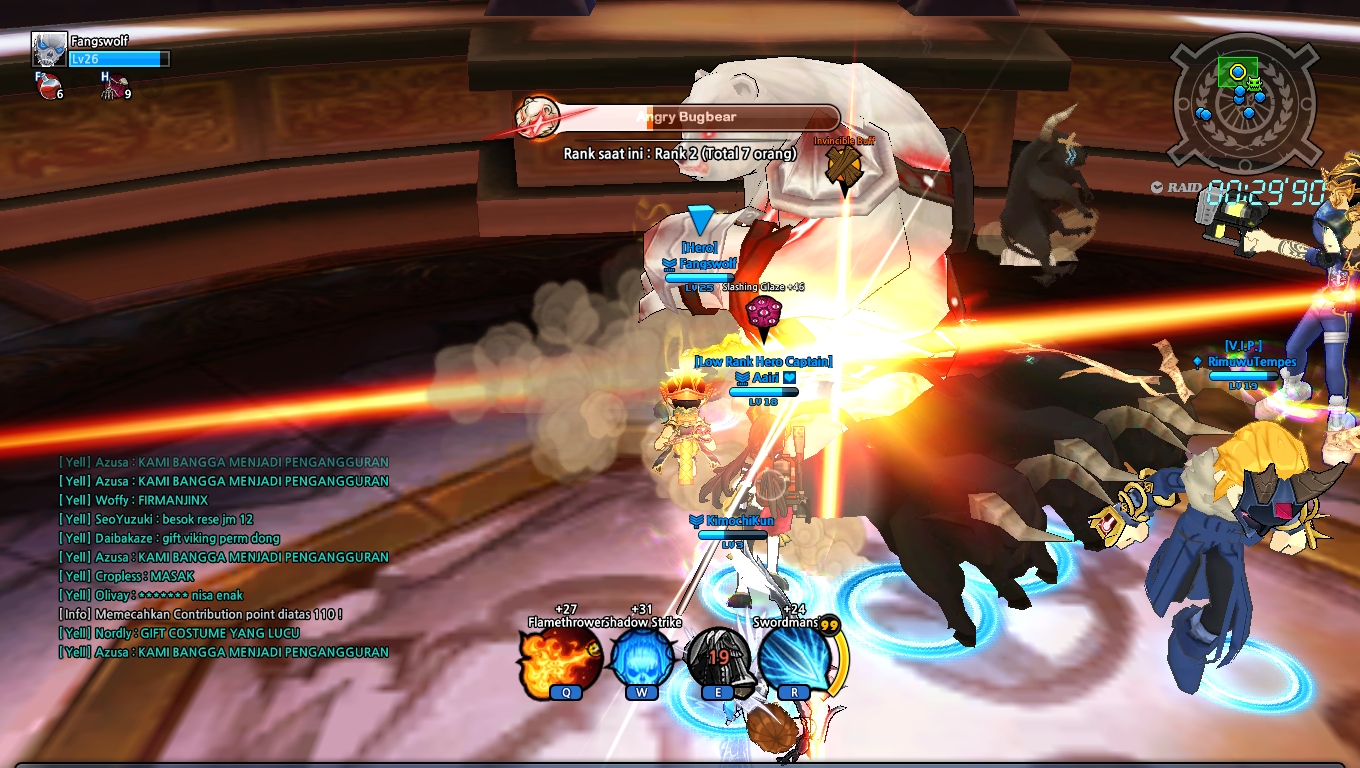The image size is (1360, 768).
Task: Activate the Flamethrower skill
Action: [559, 660]
